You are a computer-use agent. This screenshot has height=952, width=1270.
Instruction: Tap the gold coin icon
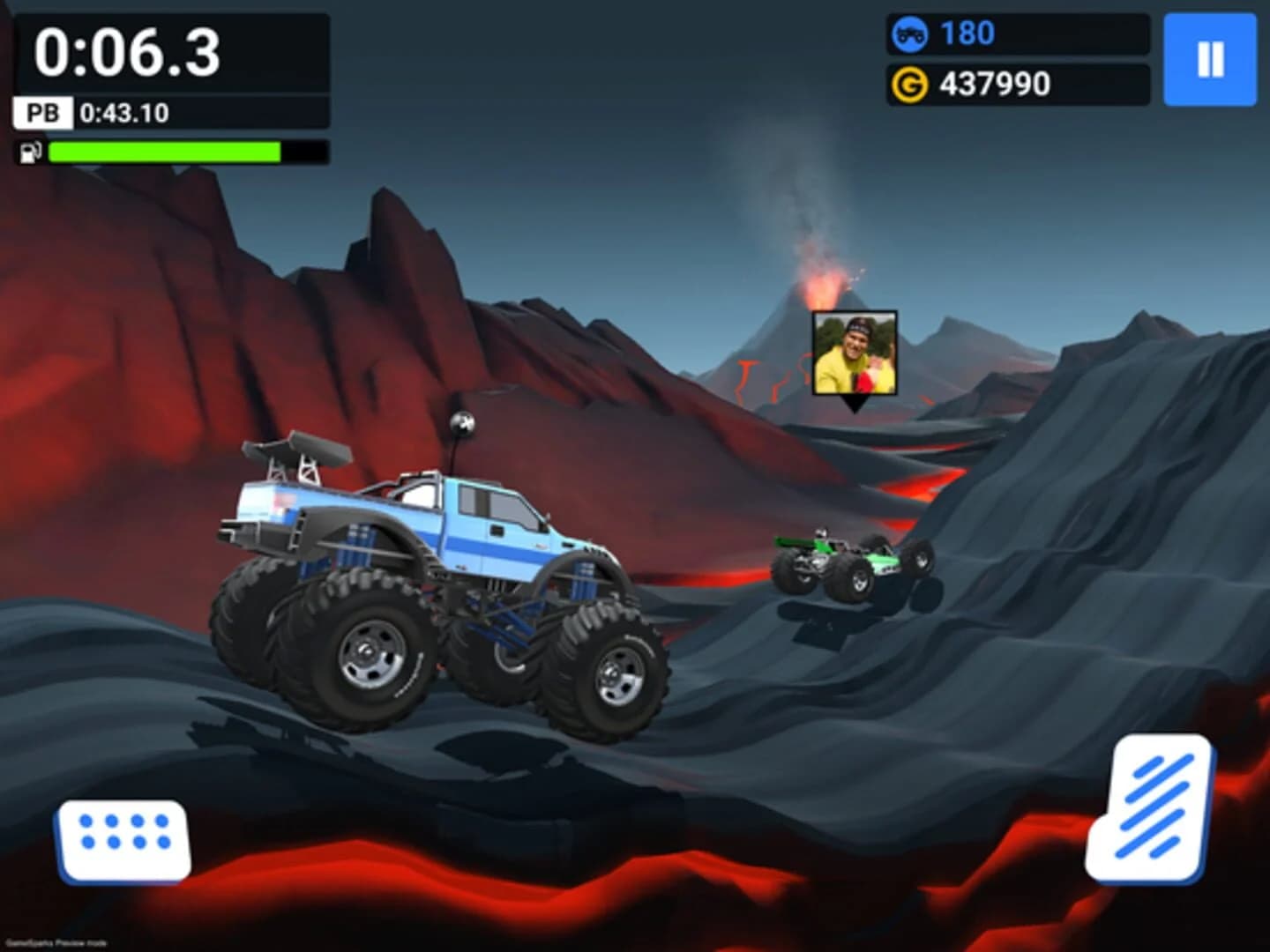[913, 85]
